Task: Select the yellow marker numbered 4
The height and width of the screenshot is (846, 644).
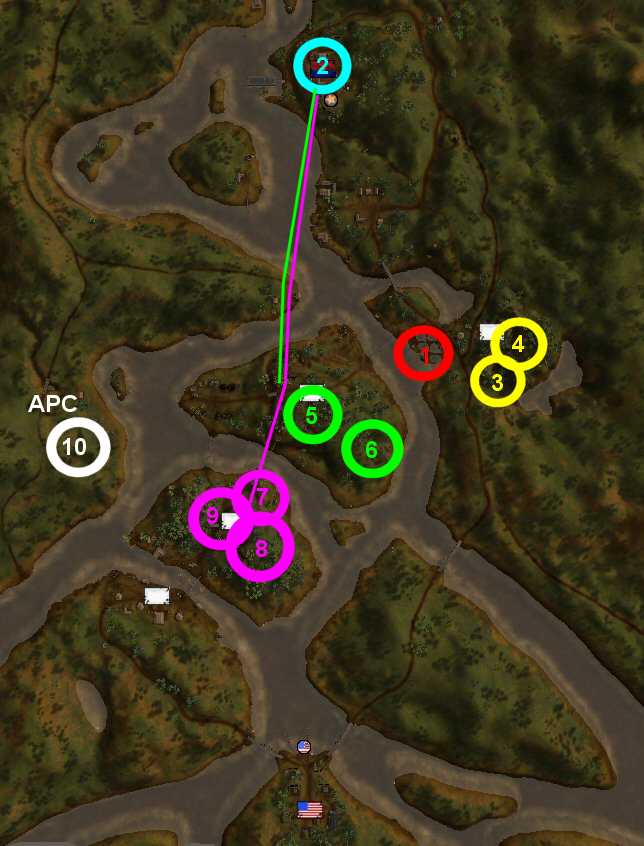Action: tap(518, 344)
